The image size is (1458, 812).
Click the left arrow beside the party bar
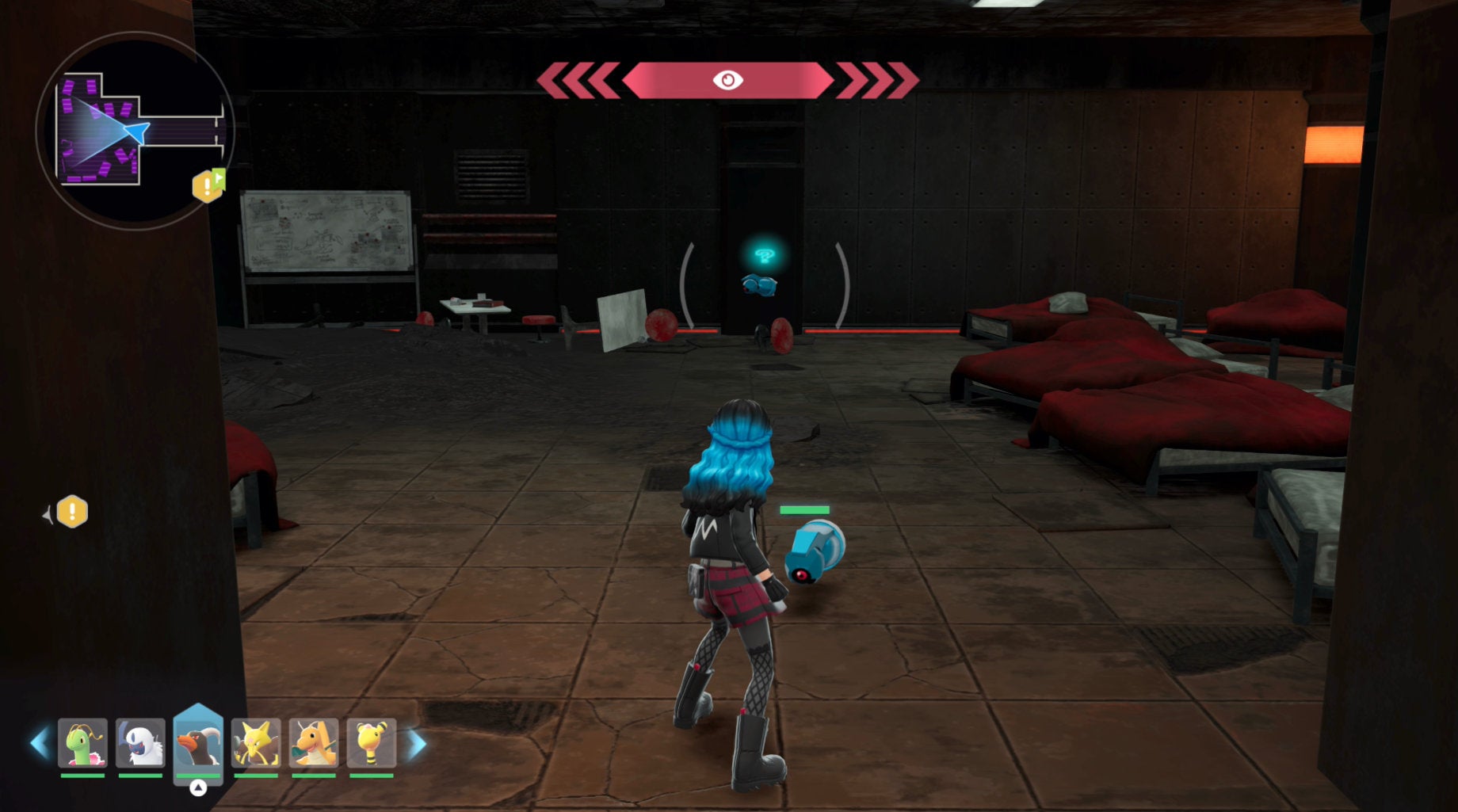39,744
